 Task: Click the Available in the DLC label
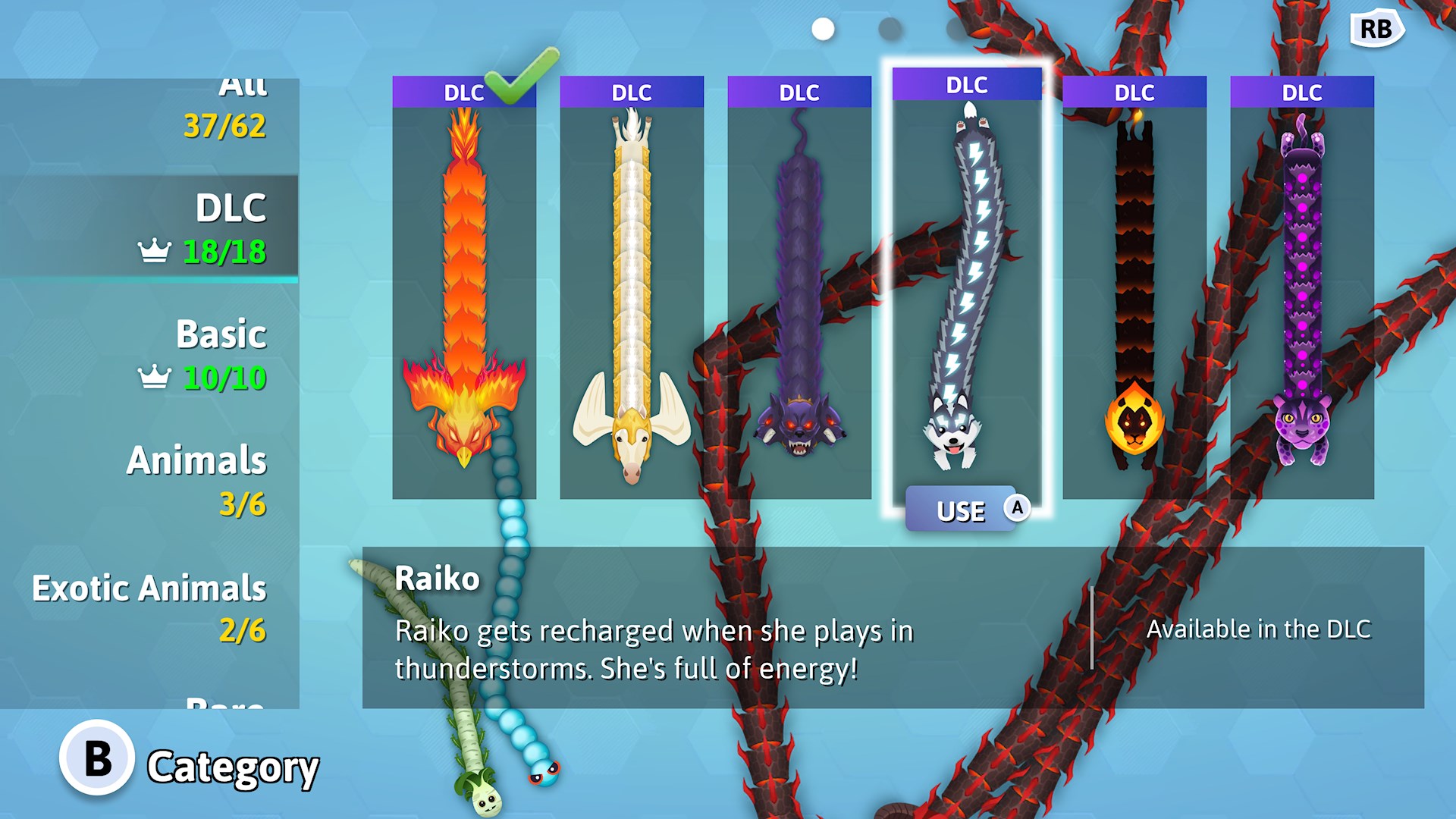coord(1259,629)
